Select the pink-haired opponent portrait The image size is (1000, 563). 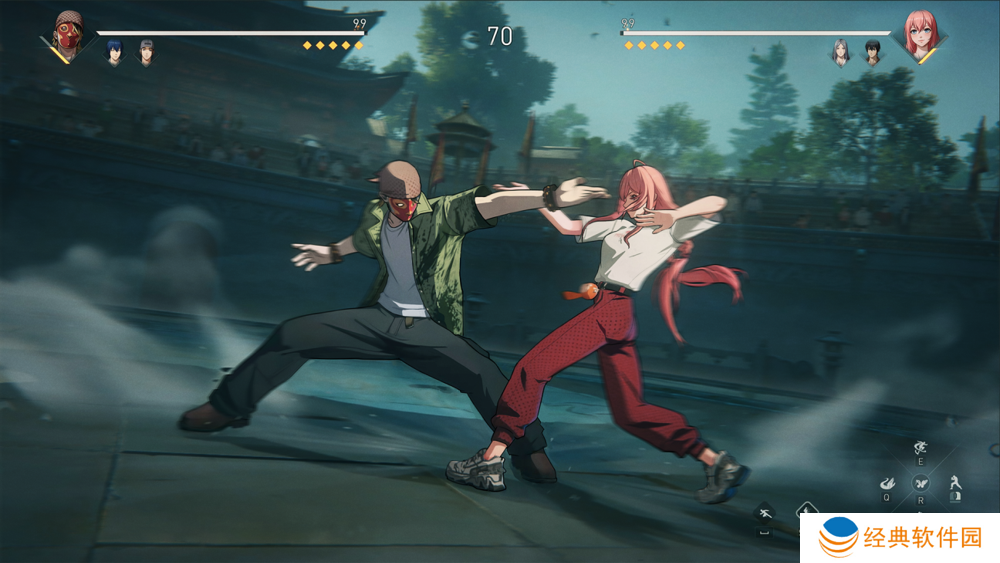click(x=918, y=35)
